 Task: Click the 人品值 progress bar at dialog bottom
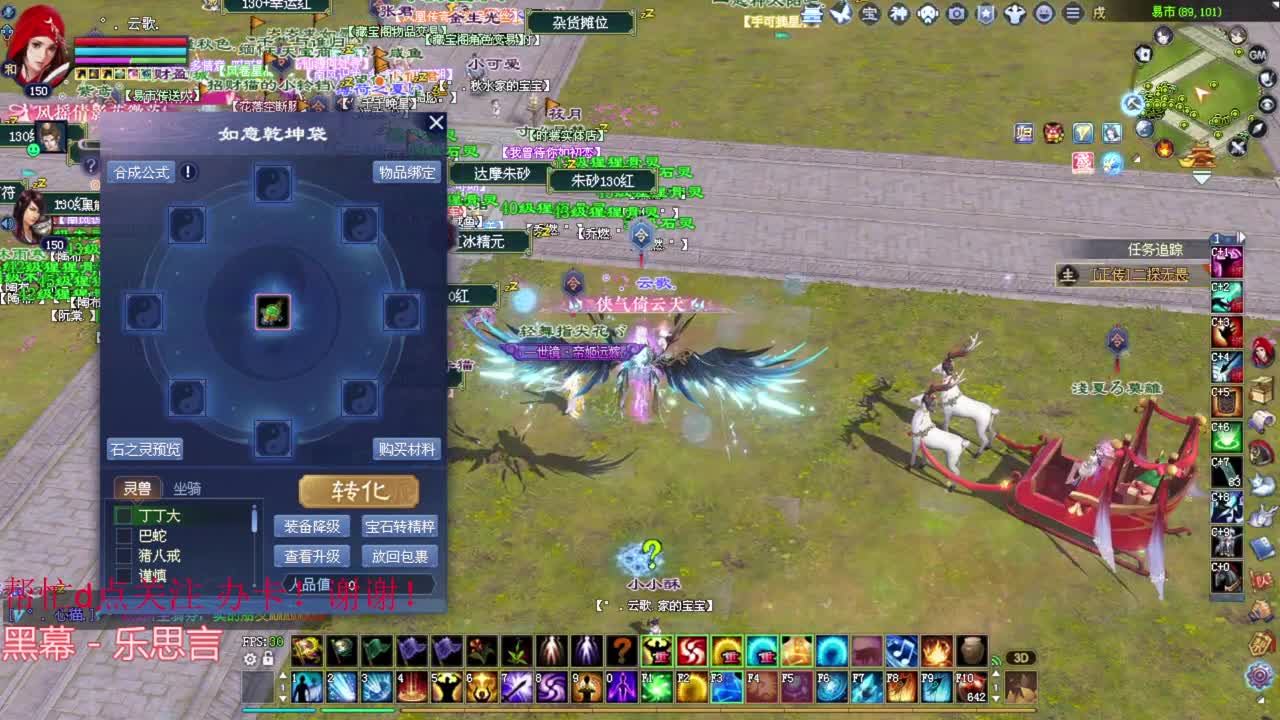click(x=360, y=583)
